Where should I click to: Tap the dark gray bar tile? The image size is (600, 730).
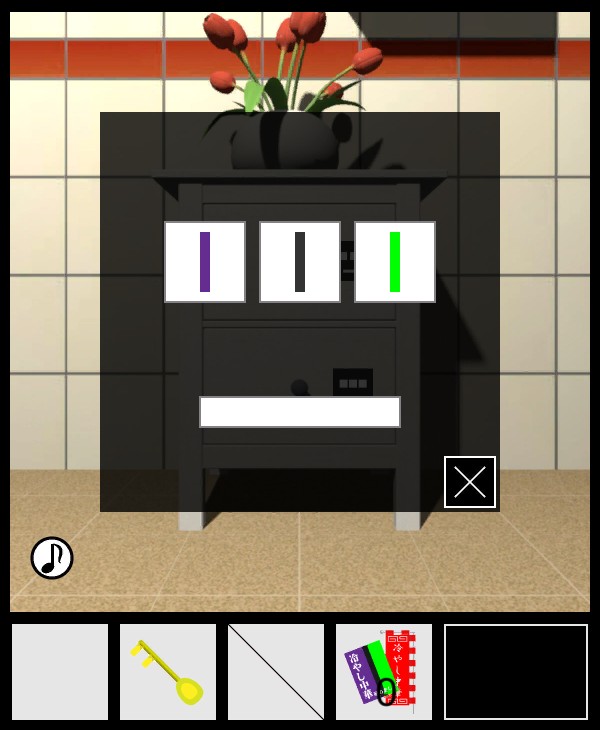pyautogui.click(x=300, y=262)
